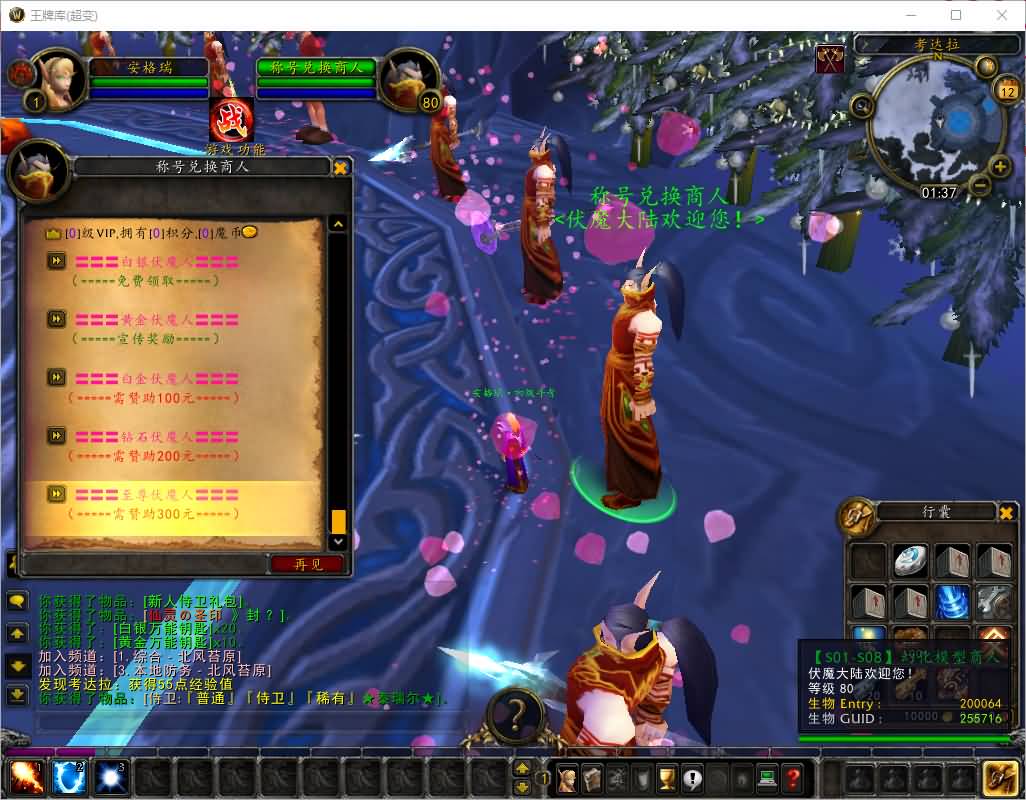Image resolution: width=1026 pixels, height=800 pixels.
Task: Open the red question mark help button
Action: pos(792,777)
